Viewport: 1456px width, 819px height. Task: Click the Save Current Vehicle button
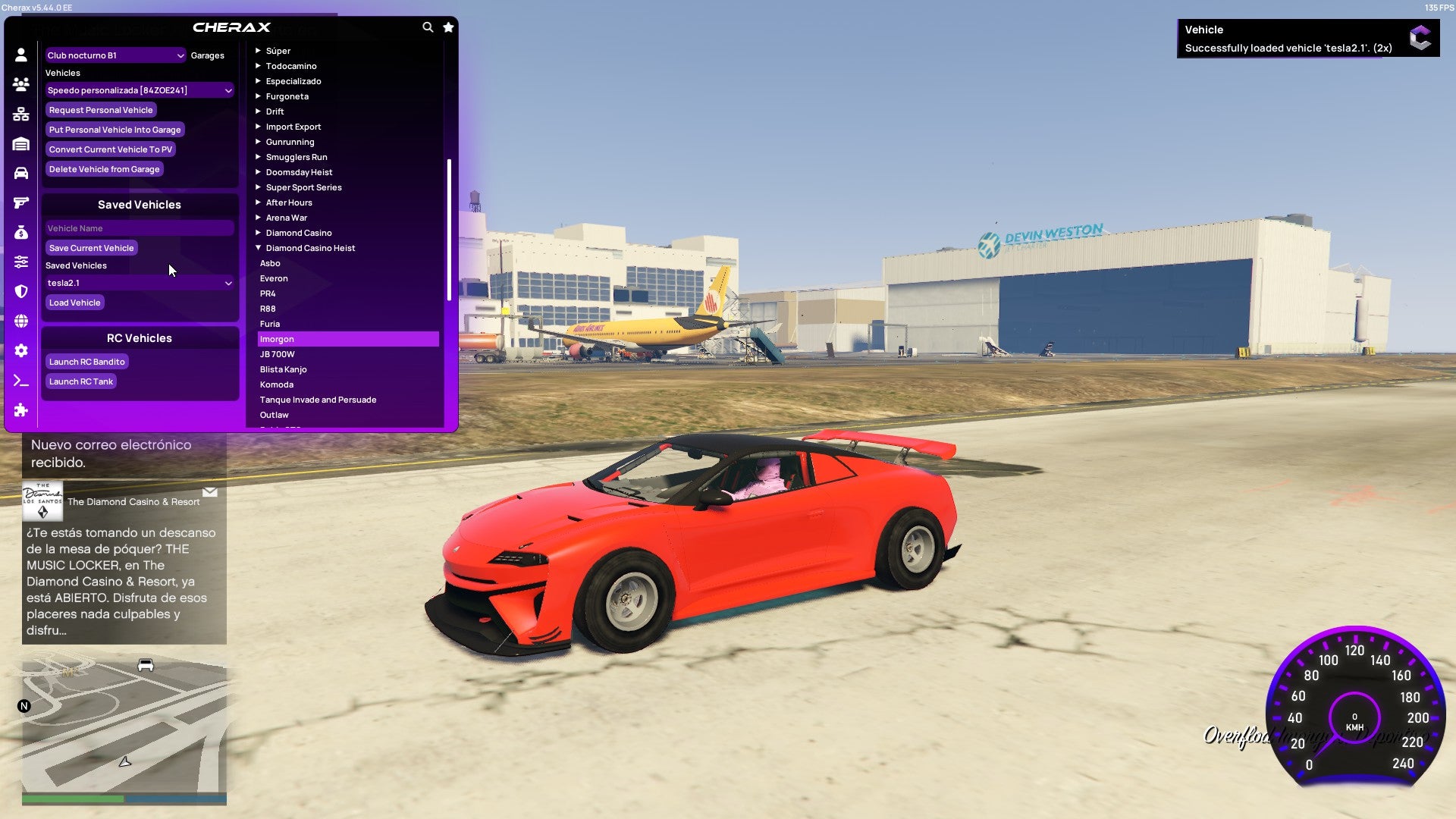pyautogui.click(x=91, y=248)
